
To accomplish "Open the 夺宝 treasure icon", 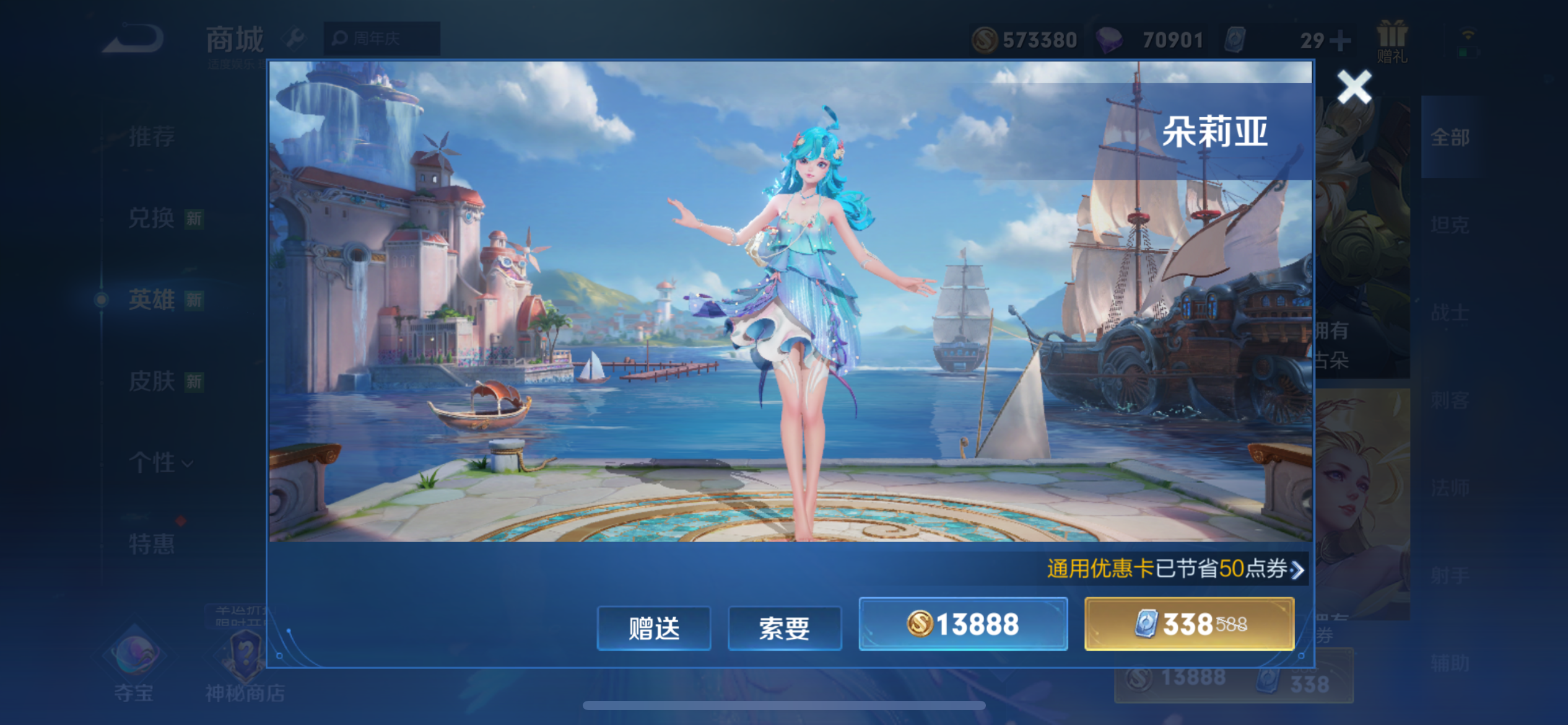I will pyautogui.click(x=134, y=666).
